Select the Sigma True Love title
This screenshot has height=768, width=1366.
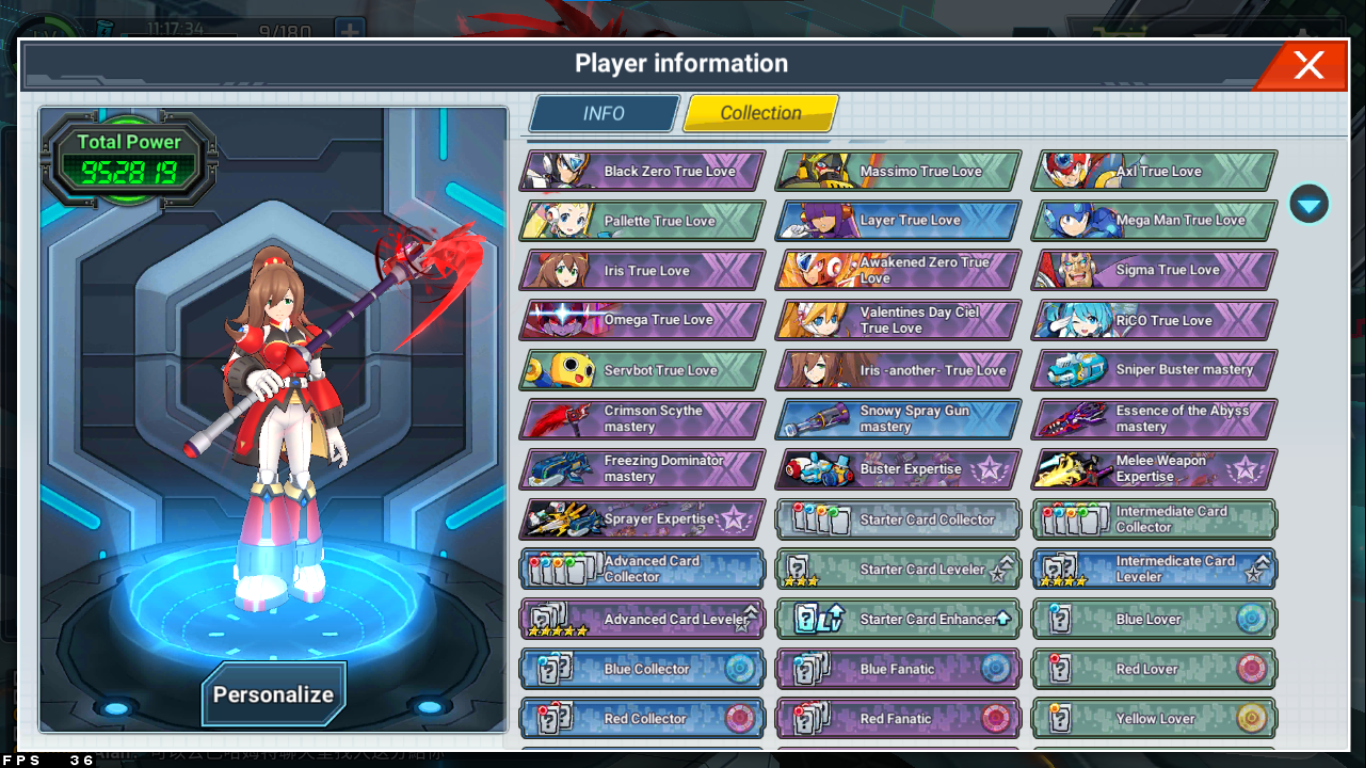[1154, 270]
